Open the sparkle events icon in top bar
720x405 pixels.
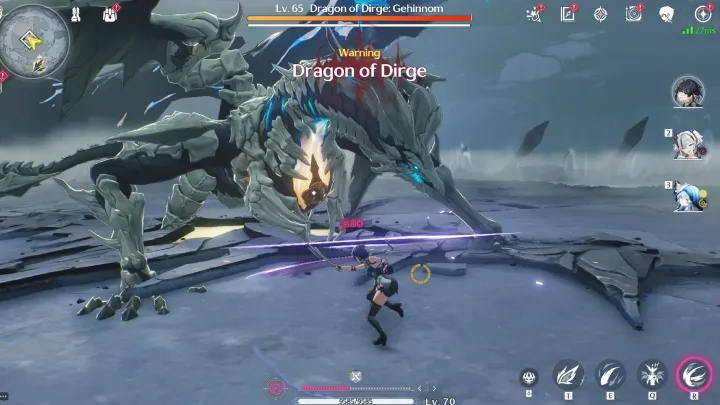pos(534,14)
